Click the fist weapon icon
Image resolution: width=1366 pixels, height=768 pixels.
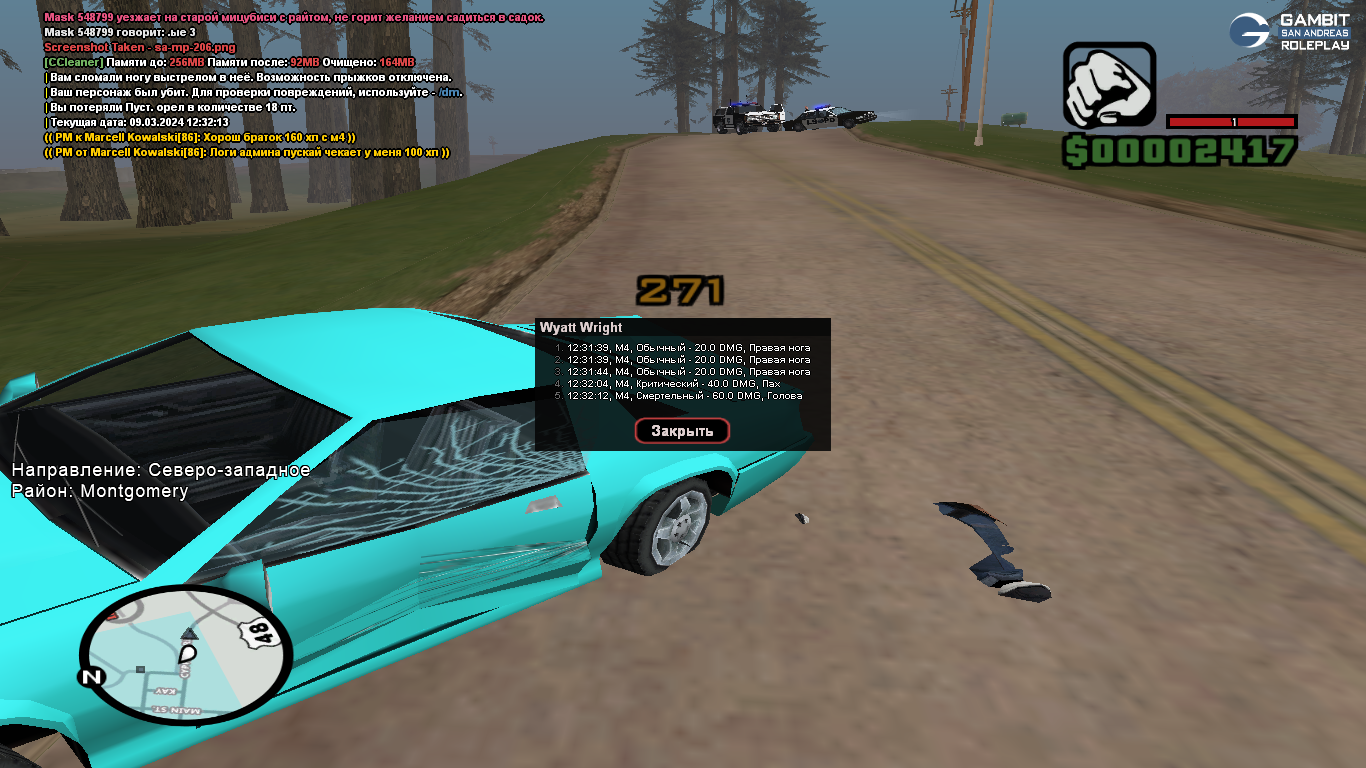click(1108, 85)
